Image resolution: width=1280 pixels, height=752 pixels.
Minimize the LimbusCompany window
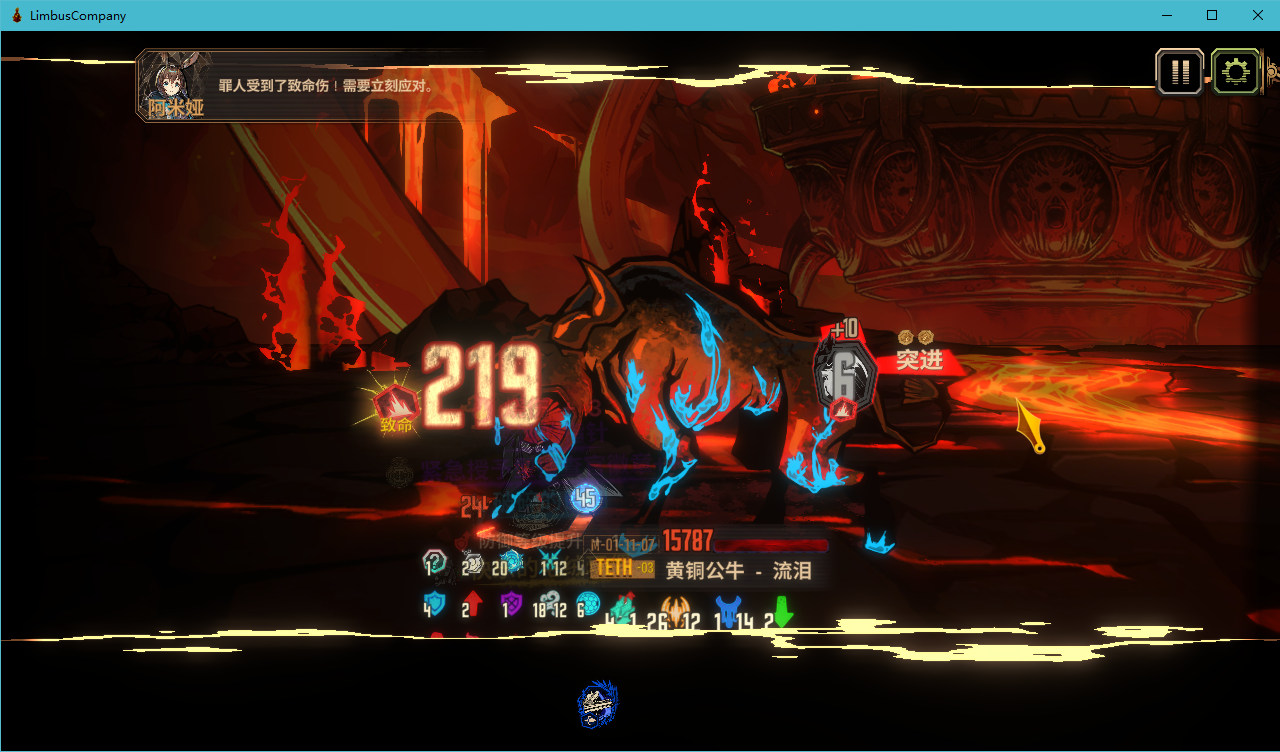point(1166,15)
